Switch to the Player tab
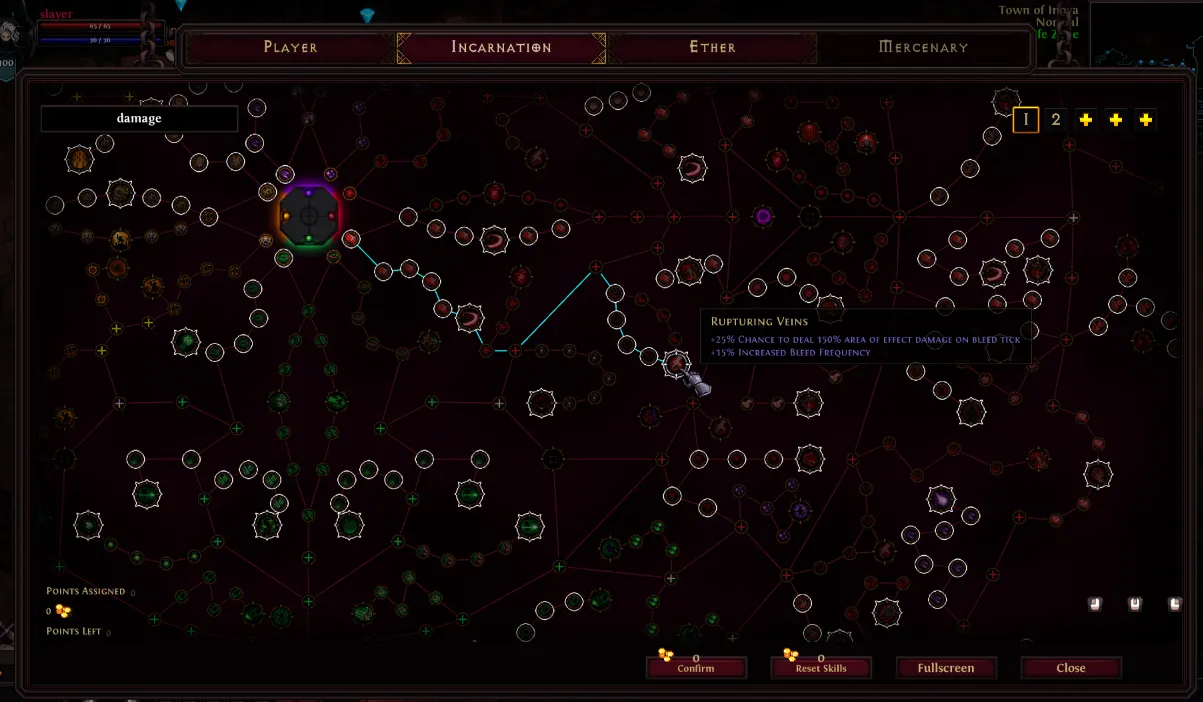The width and height of the screenshot is (1203, 702). tap(290, 47)
